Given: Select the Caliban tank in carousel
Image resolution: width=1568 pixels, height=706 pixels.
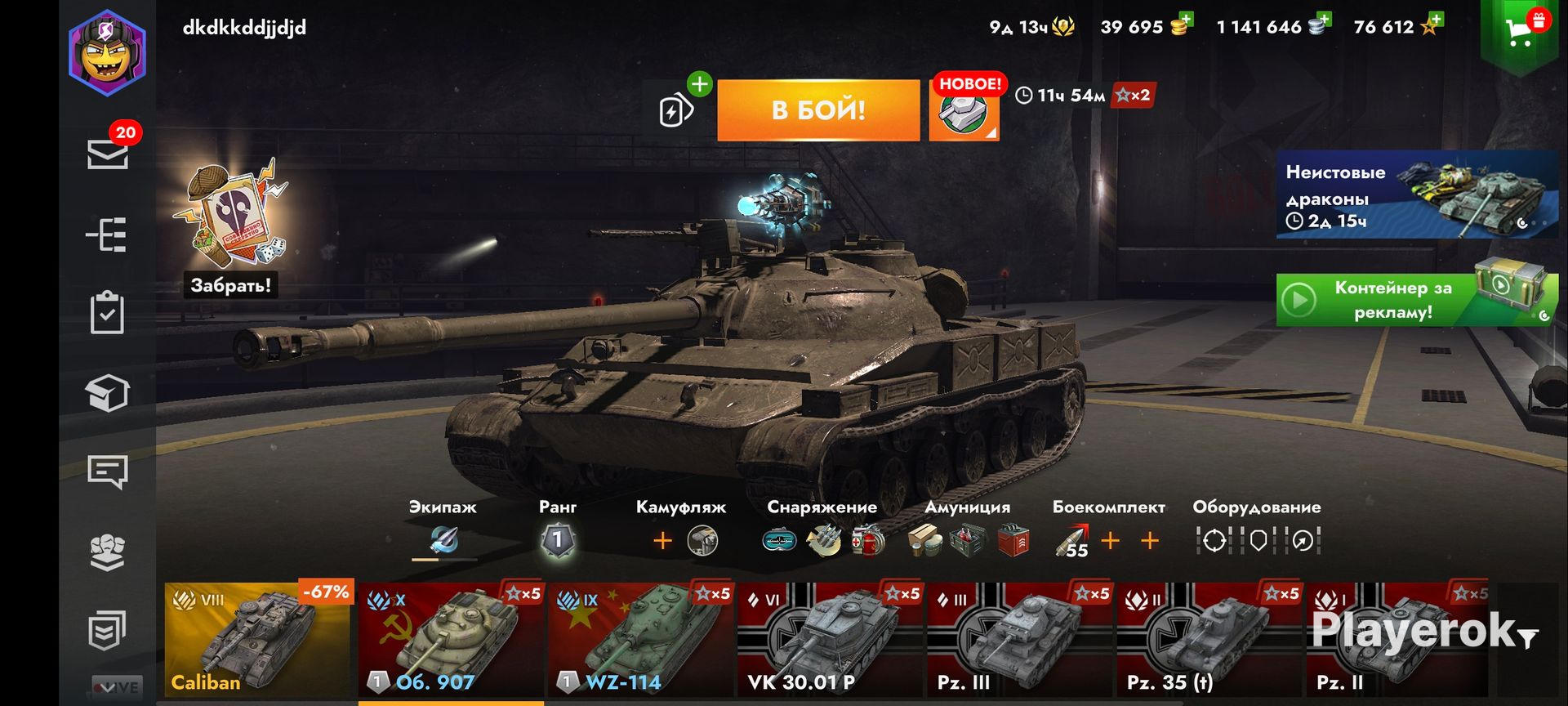Looking at the screenshot, I should tap(257, 639).
